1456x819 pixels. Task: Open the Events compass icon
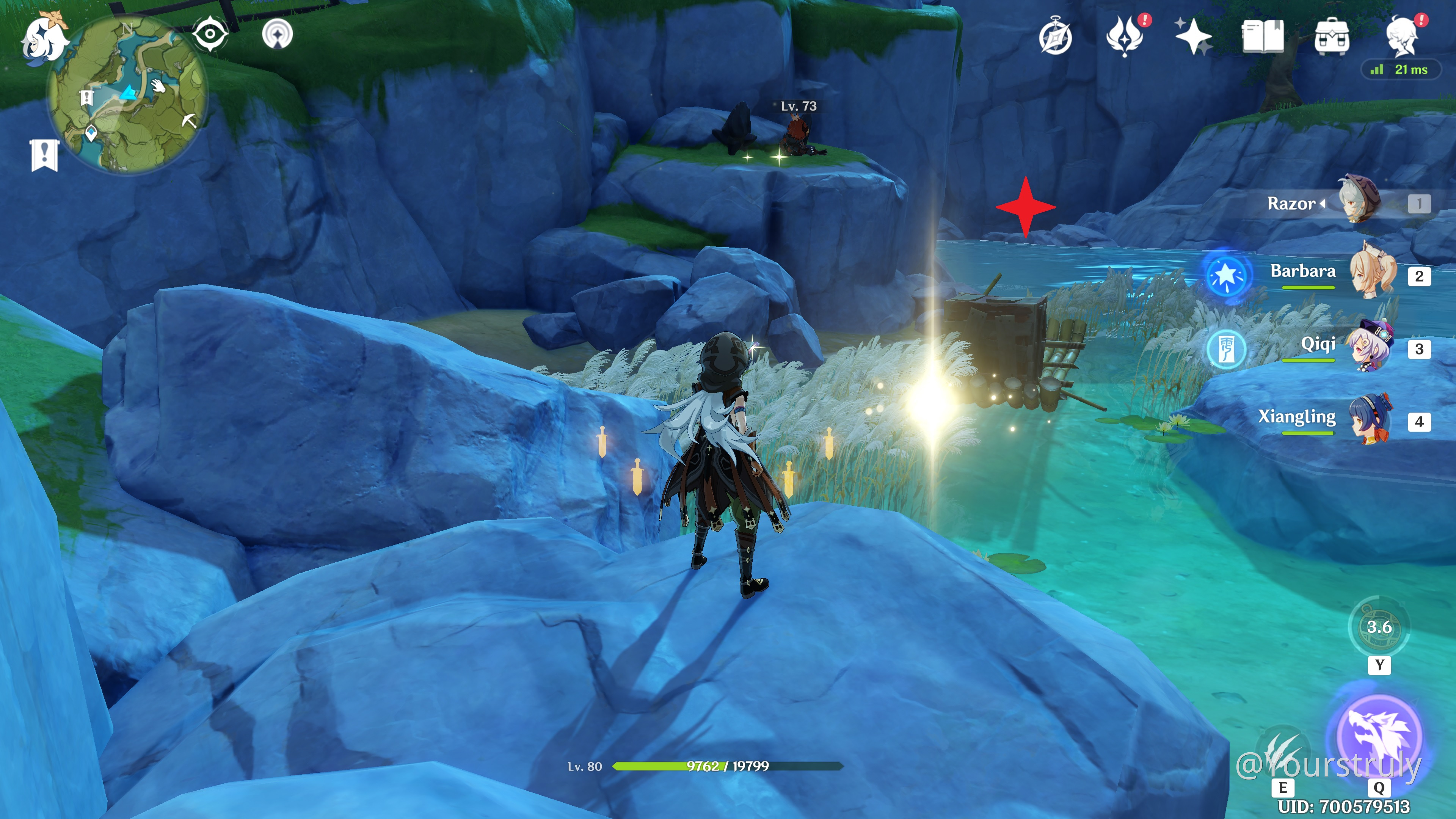click(x=1055, y=38)
